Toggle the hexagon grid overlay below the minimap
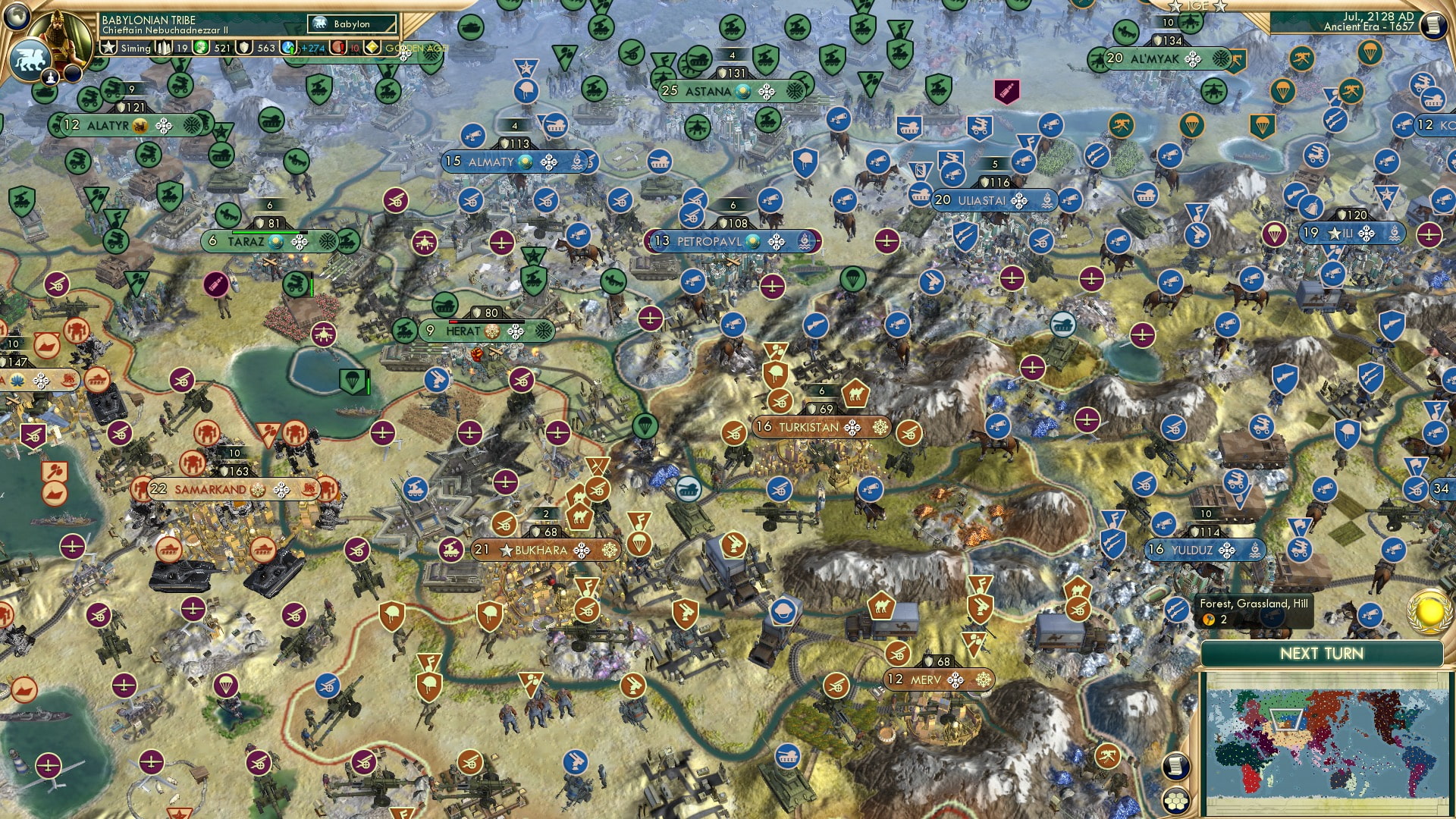The width and height of the screenshot is (1456, 819). click(x=1177, y=802)
